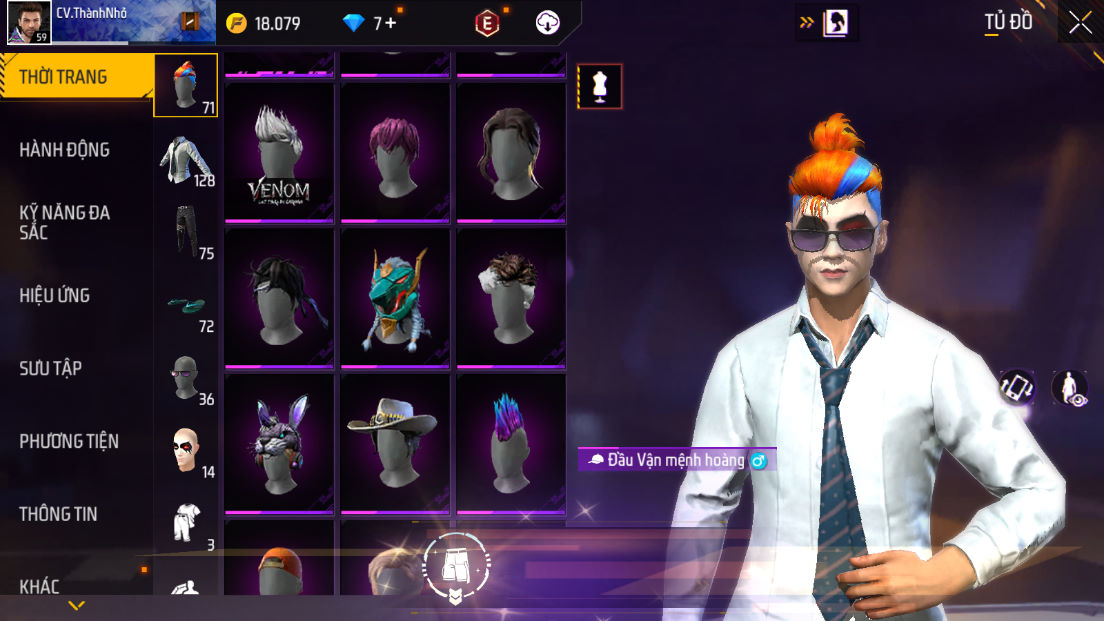This screenshot has height=621, width=1104.
Task: Toggle the mannequin outfit preview icon
Action: (600, 86)
